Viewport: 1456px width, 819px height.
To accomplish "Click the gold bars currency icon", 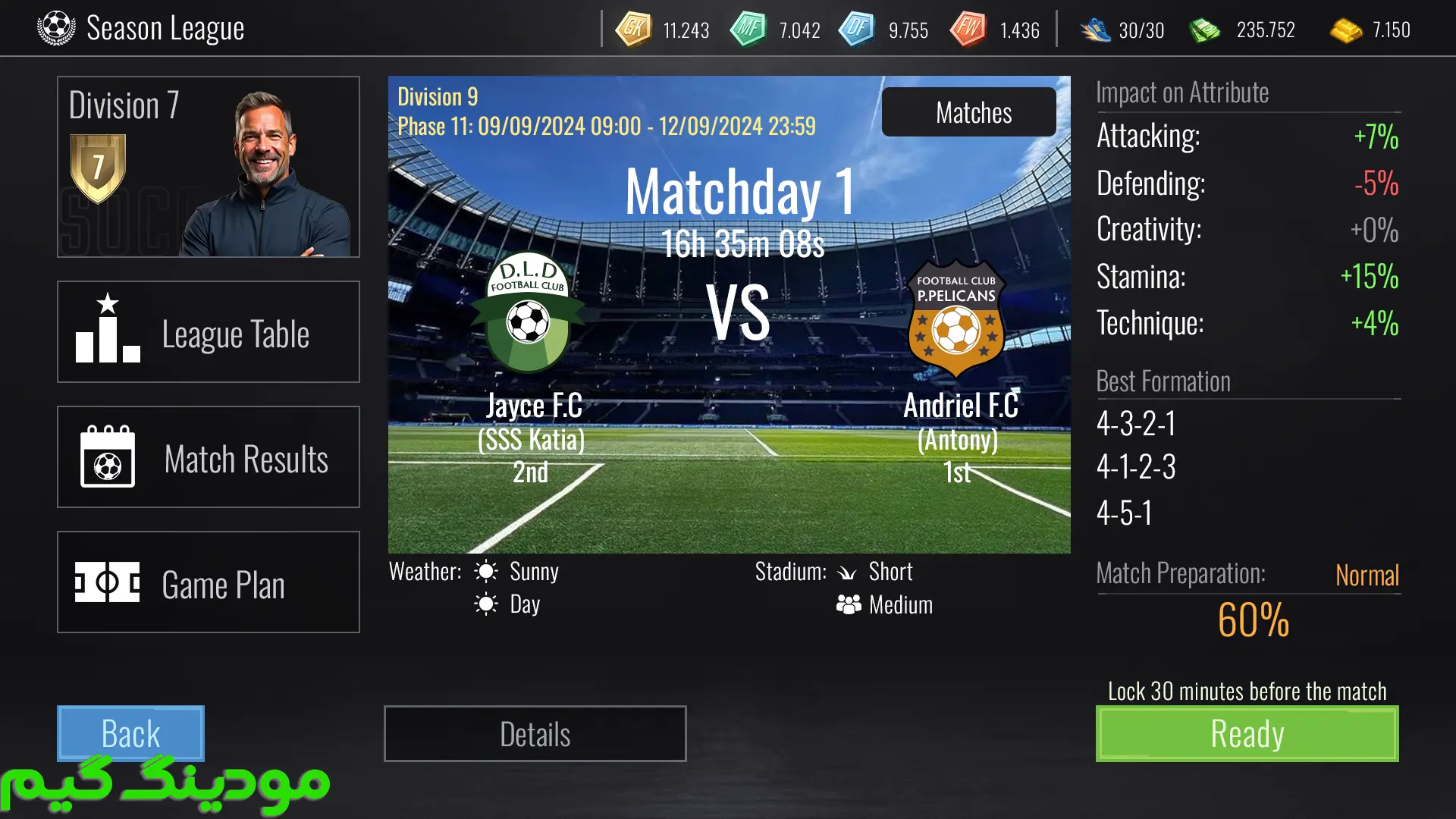I will 1346,30.
